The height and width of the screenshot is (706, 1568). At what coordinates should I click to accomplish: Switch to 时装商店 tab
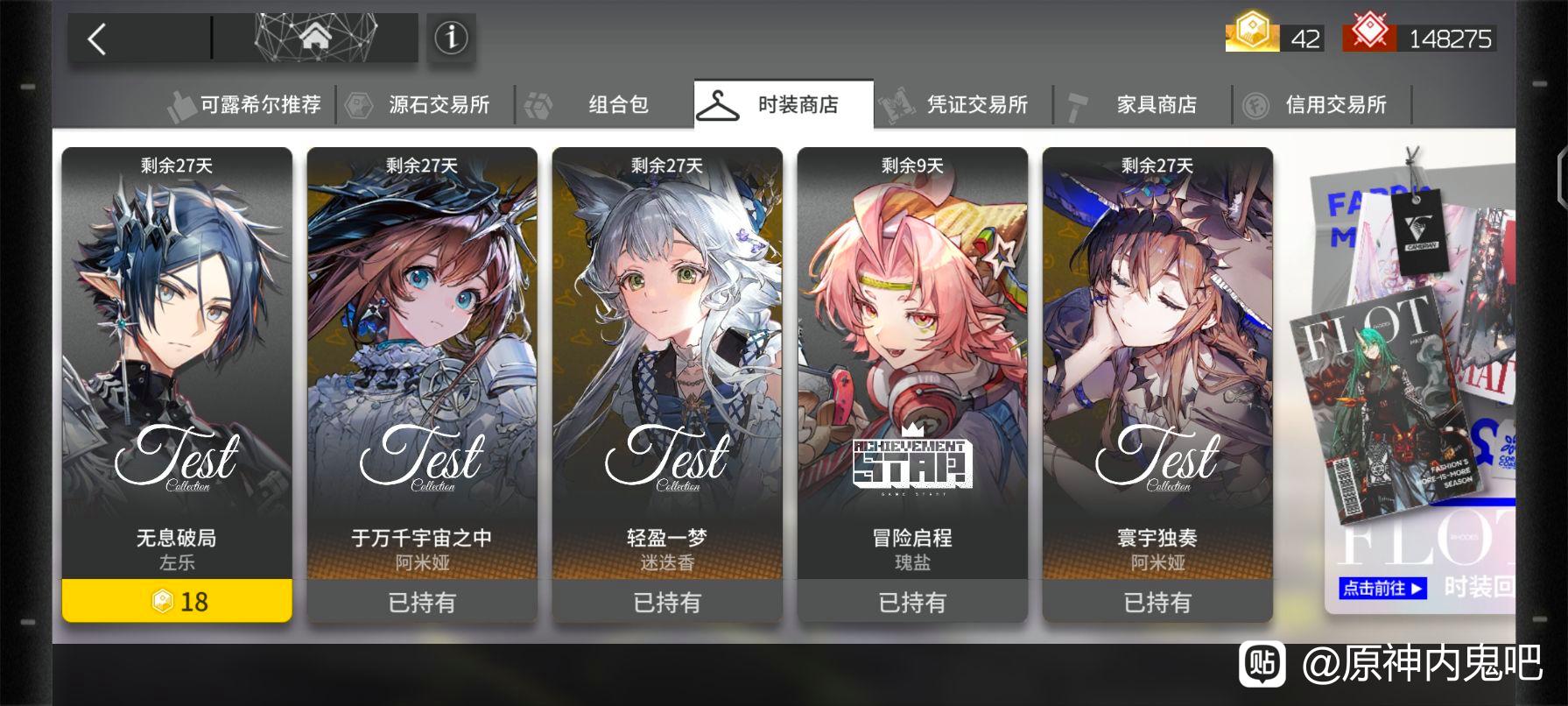(x=784, y=105)
